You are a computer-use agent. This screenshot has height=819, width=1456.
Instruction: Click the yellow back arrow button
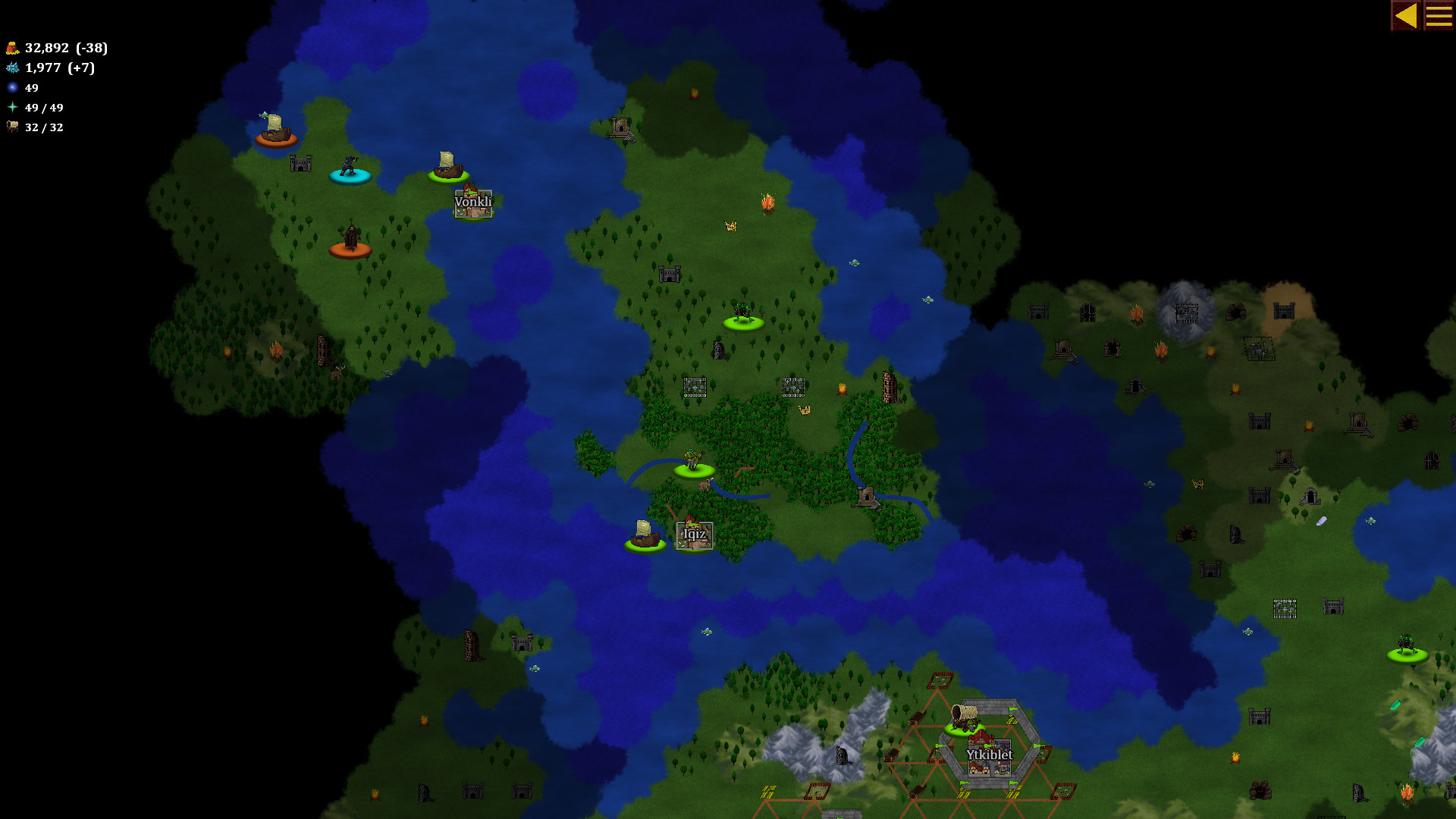(x=1407, y=14)
